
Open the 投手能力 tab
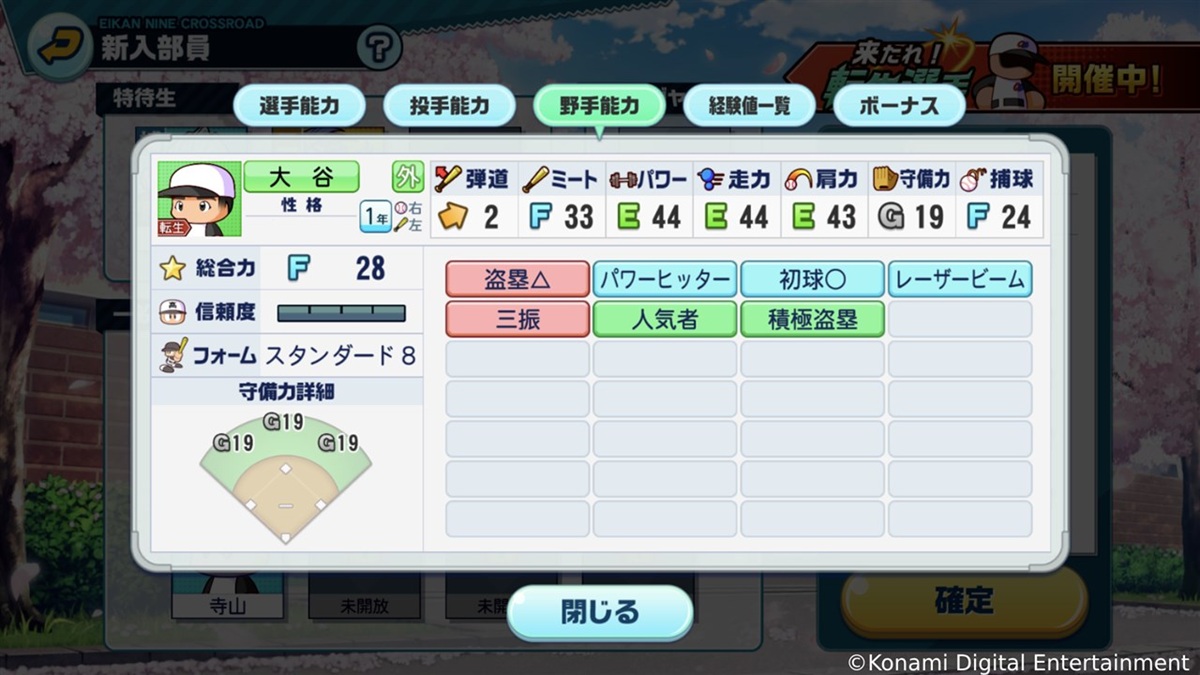(x=449, y=106)
